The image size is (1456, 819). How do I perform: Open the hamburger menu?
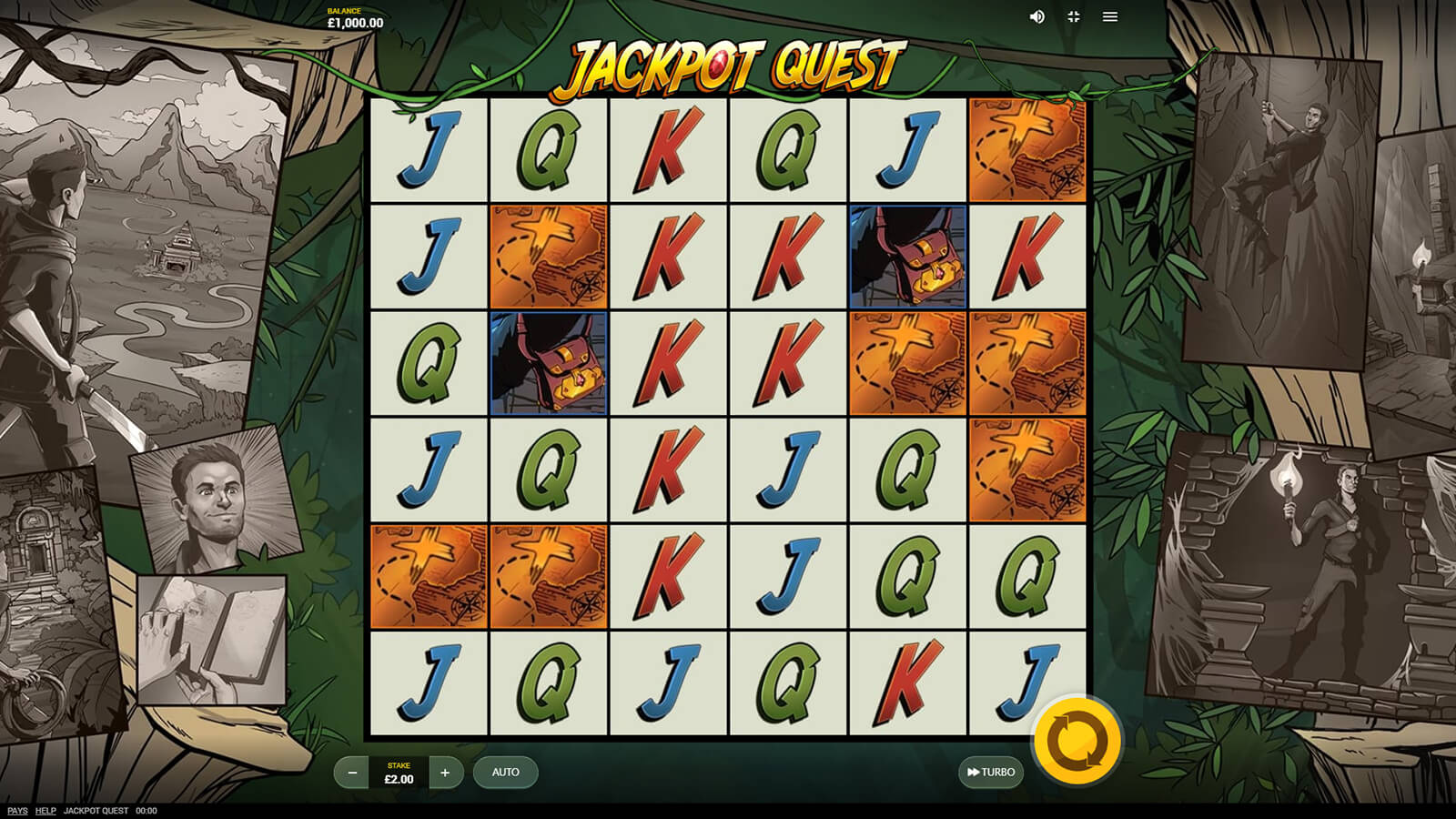tap(1110, 17)
